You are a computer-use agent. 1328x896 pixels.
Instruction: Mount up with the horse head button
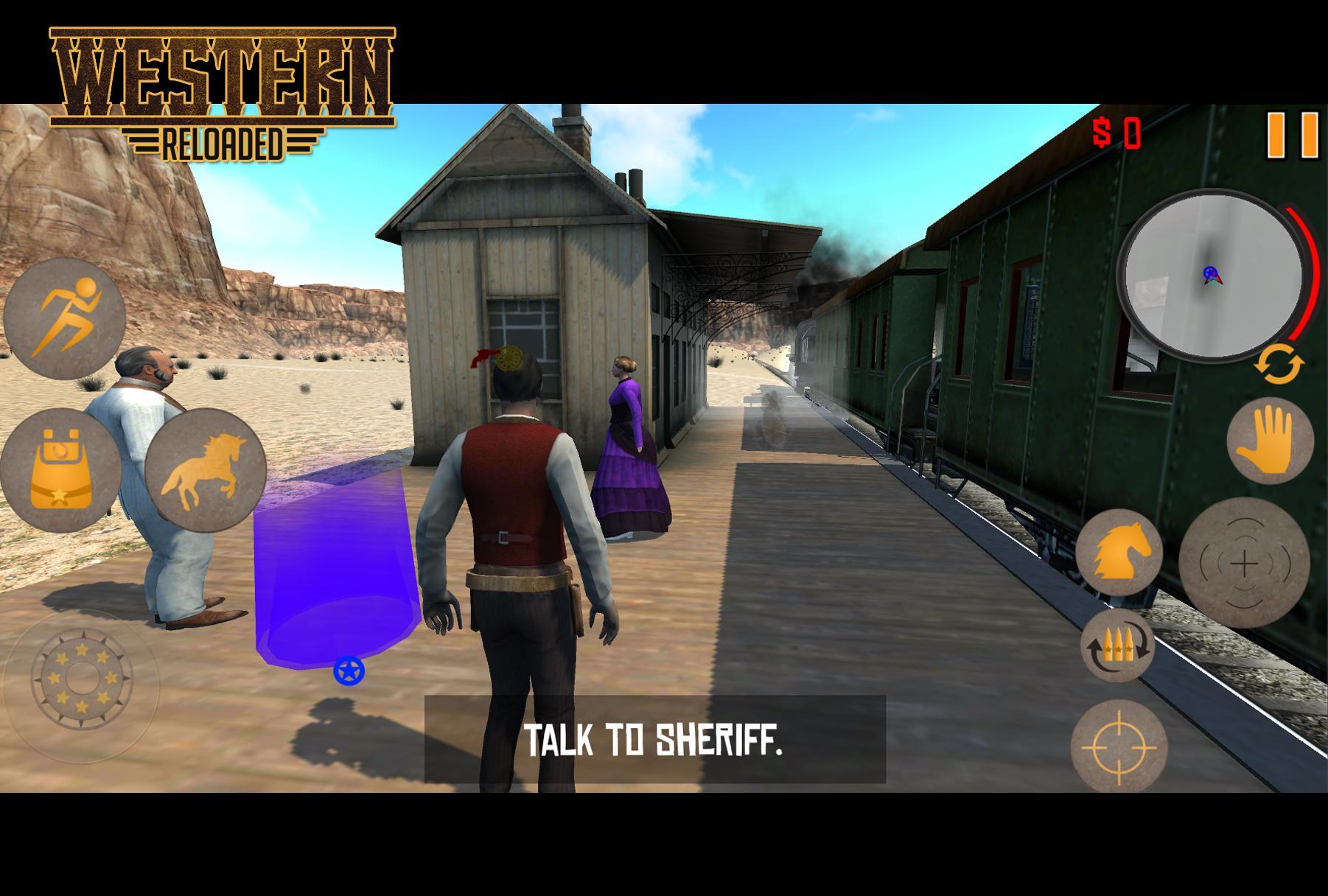[1118, 552]
